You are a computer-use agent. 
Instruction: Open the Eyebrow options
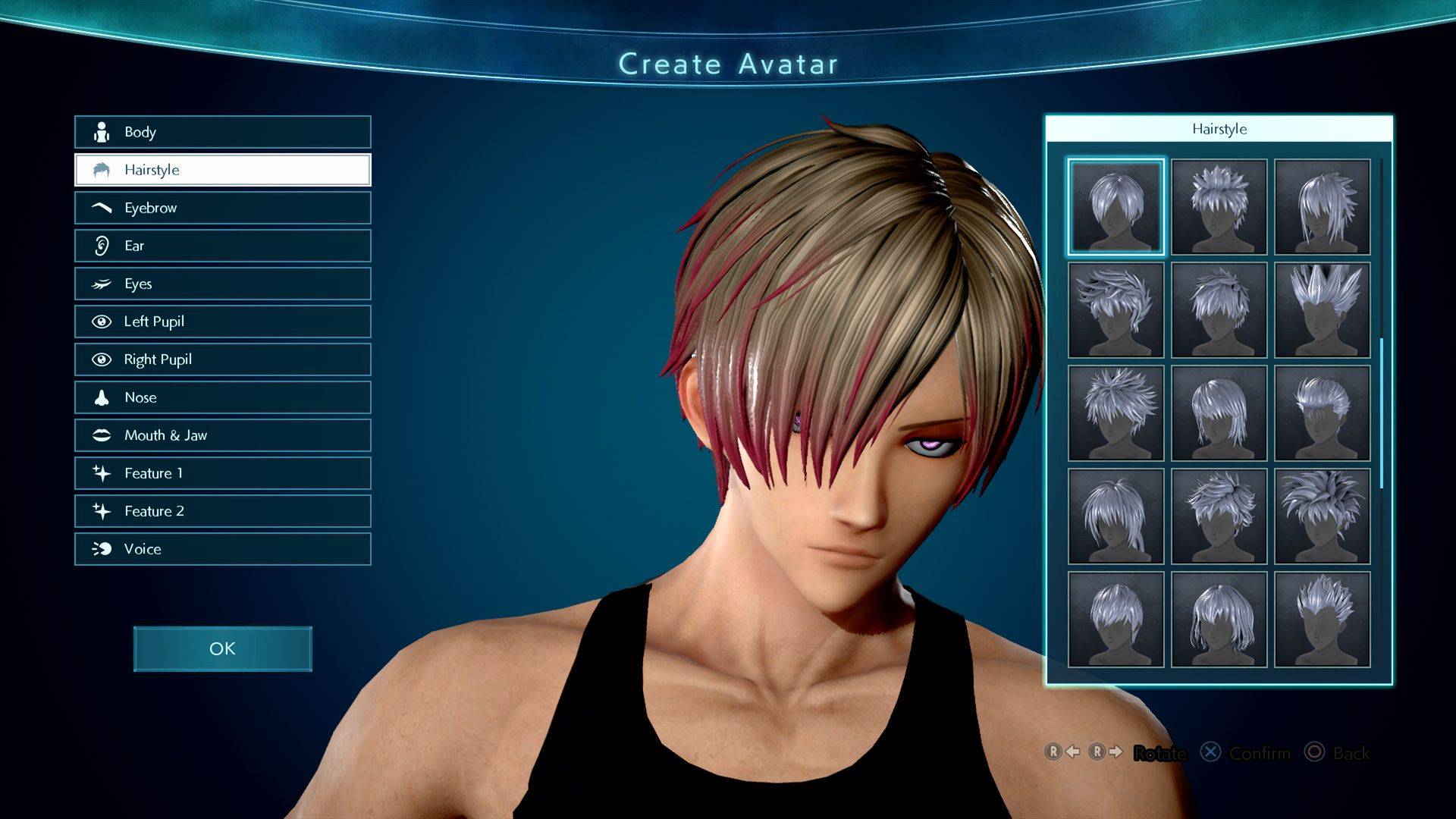222,208
